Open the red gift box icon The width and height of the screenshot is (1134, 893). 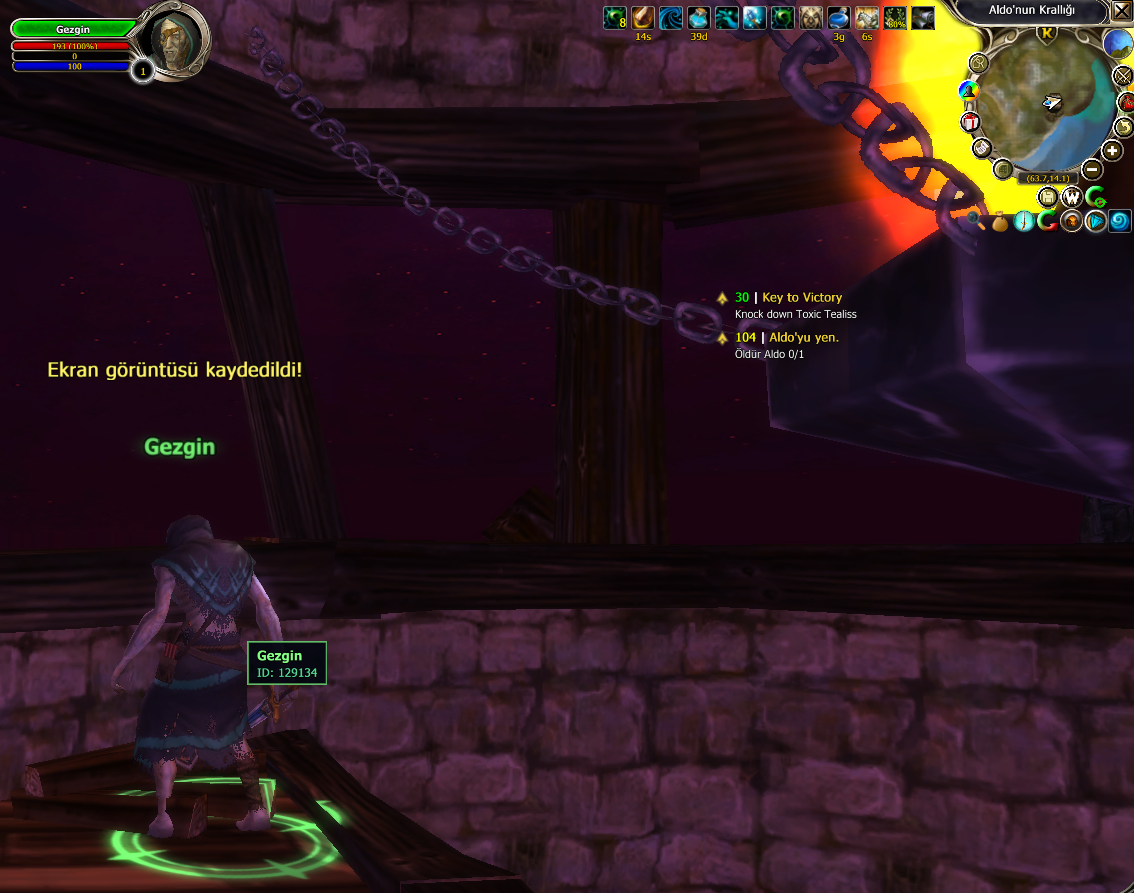[x=969, y=122]
